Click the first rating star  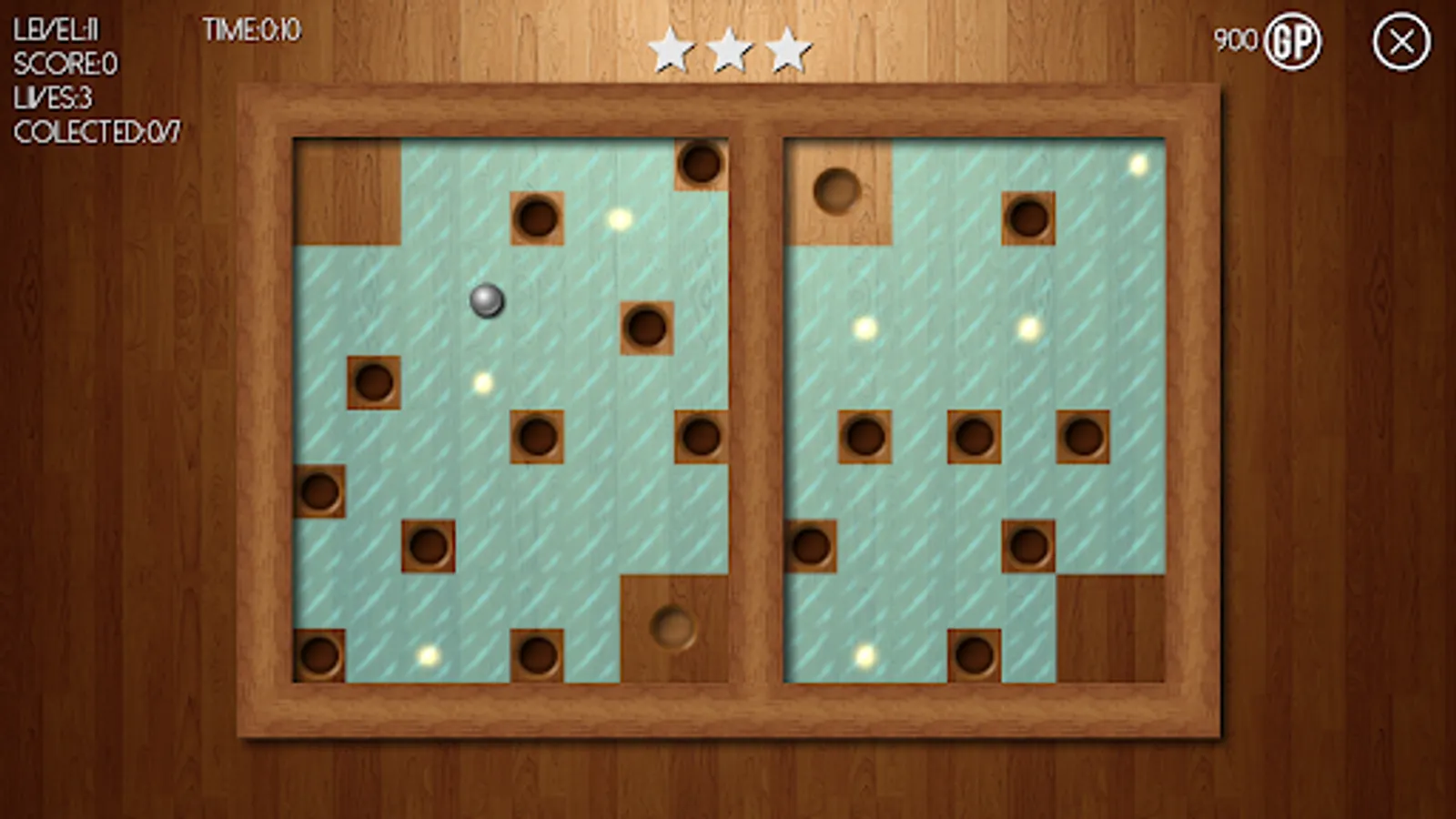click(x=671, y=47)
